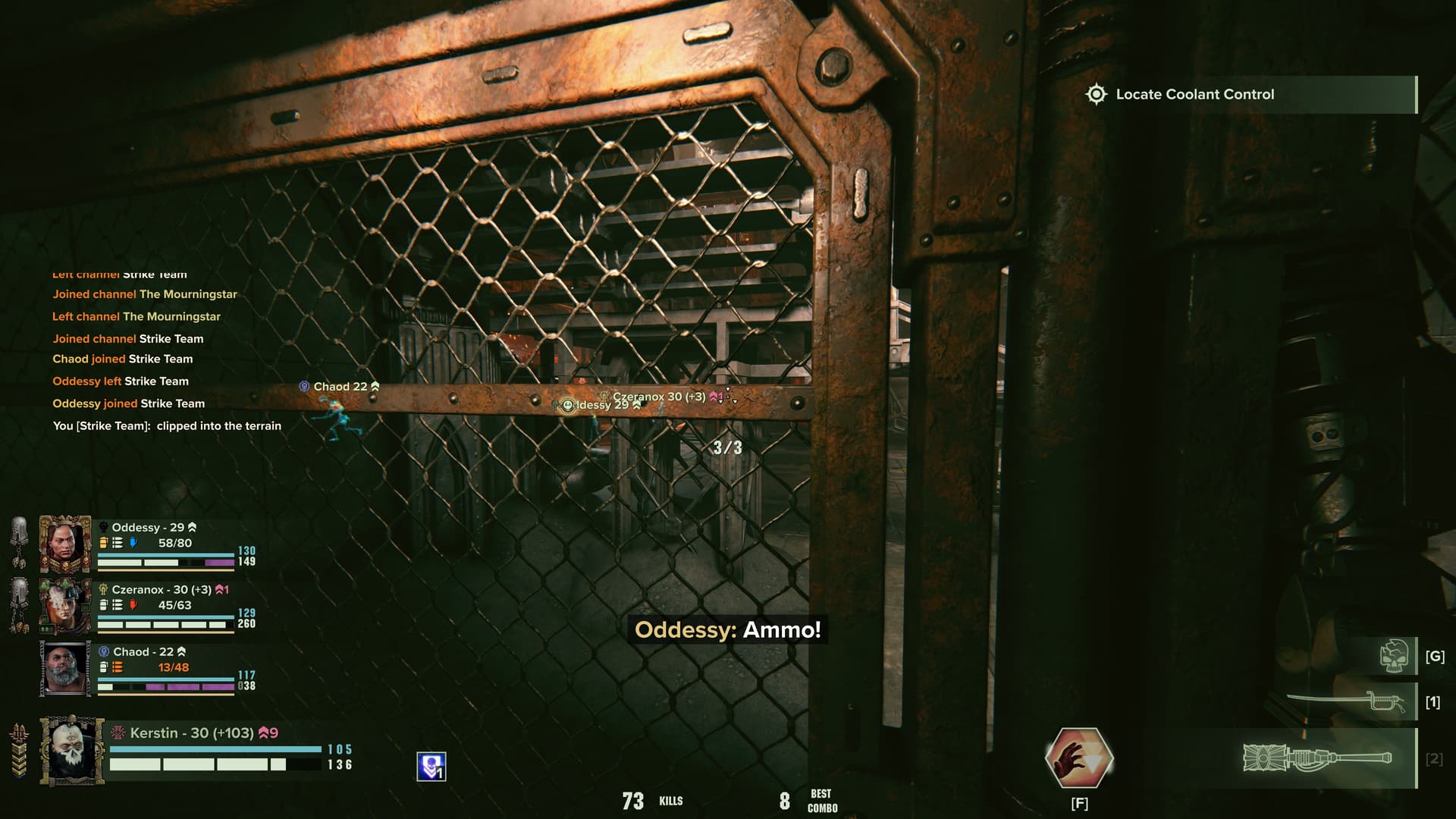Switch to the force staff weapon slot
This screenshot has width=1456, height=819.
point(1319,758)
